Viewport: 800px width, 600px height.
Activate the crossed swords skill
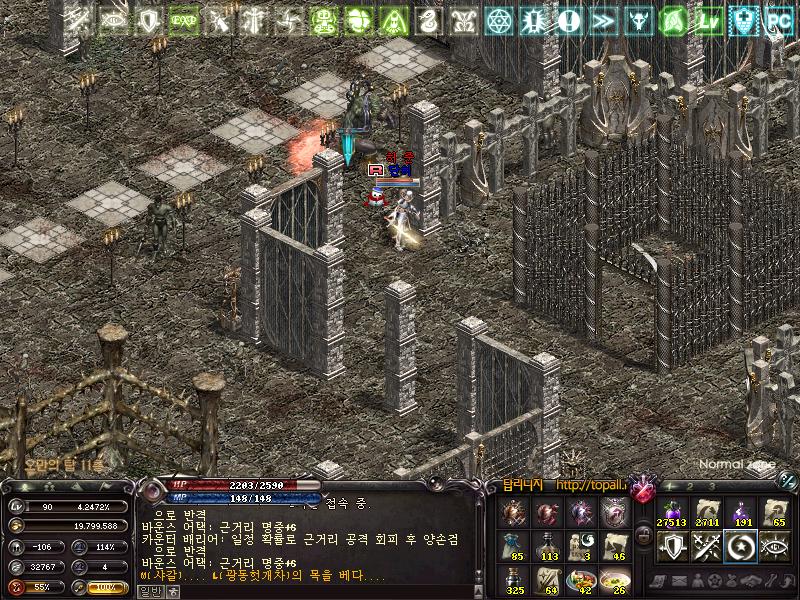pyautogui.click(x=706, y=546)
